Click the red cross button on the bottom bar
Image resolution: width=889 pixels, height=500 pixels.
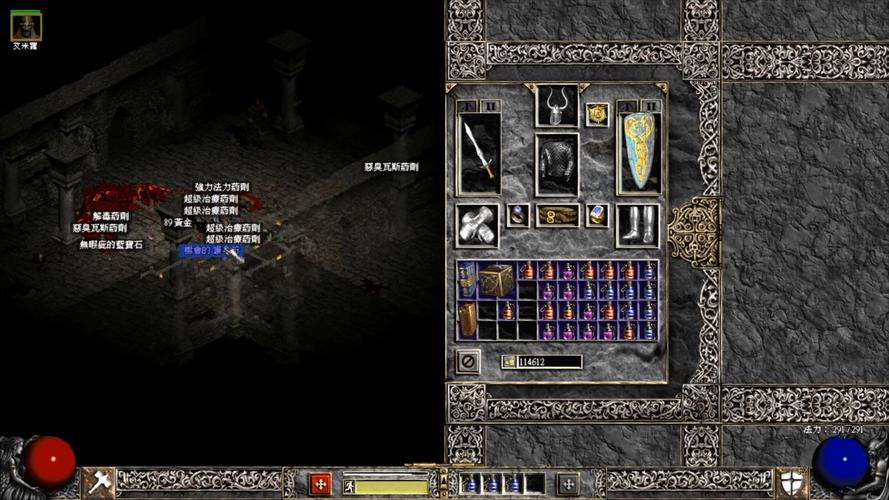pos(320,484)
